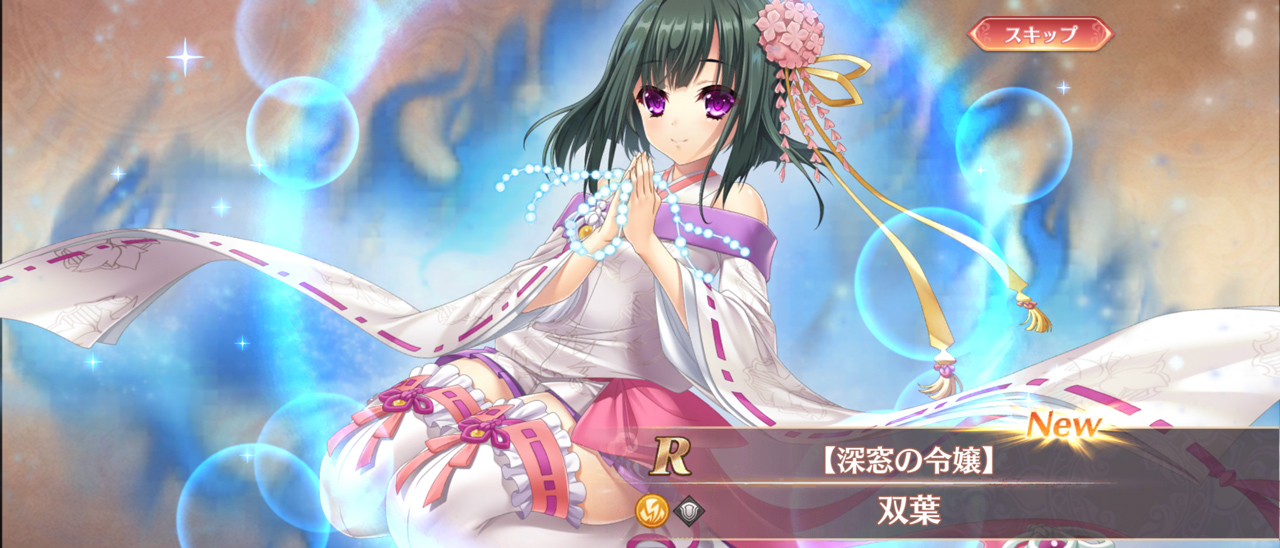Image resolution: width=1280 pixels, height=548 pixels.
Task: Skip the reveal with the スキップ button
Action: pyautogui.click(x=1040, y=34)
